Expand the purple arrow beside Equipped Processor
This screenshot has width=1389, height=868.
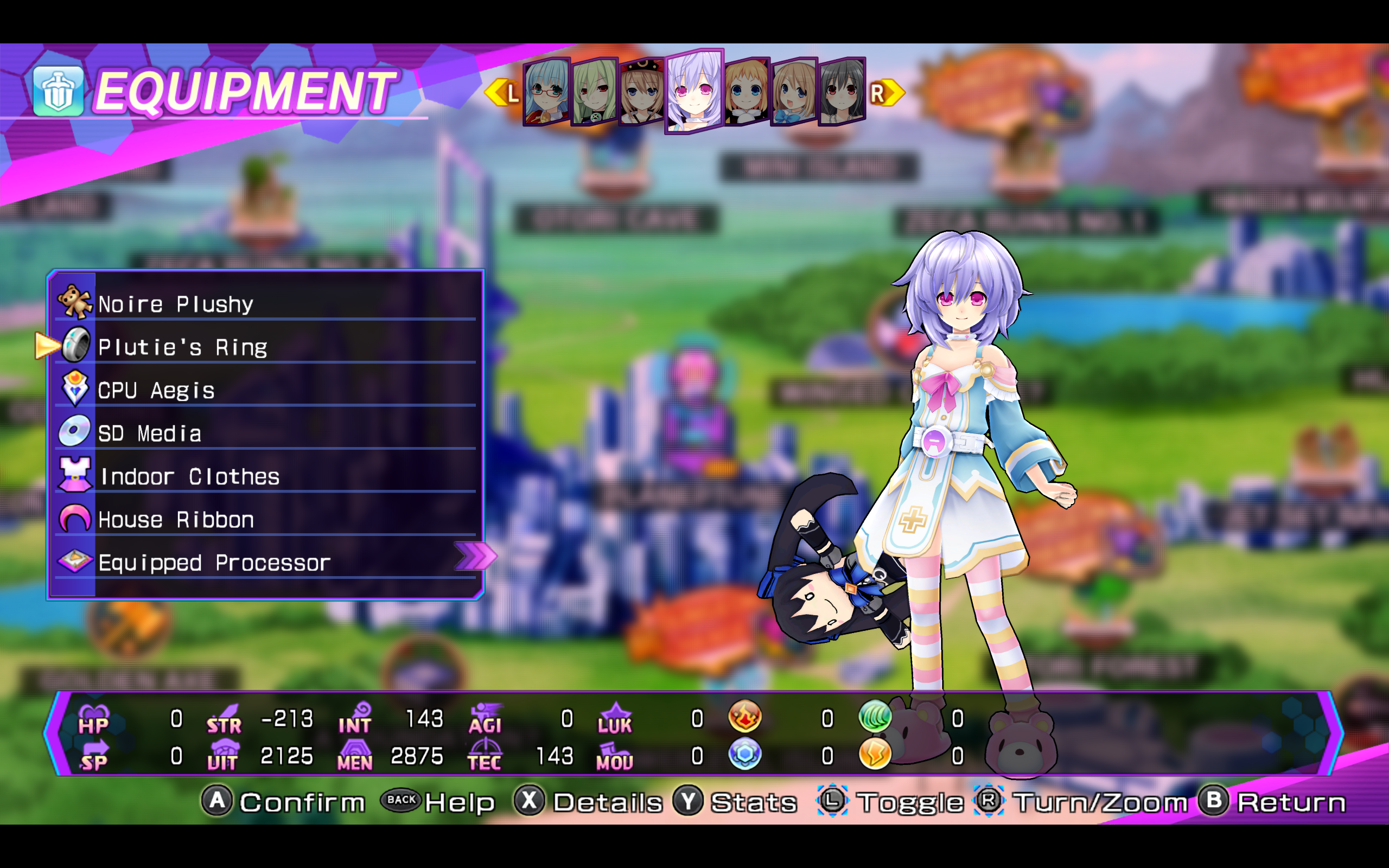pos(474,556)
